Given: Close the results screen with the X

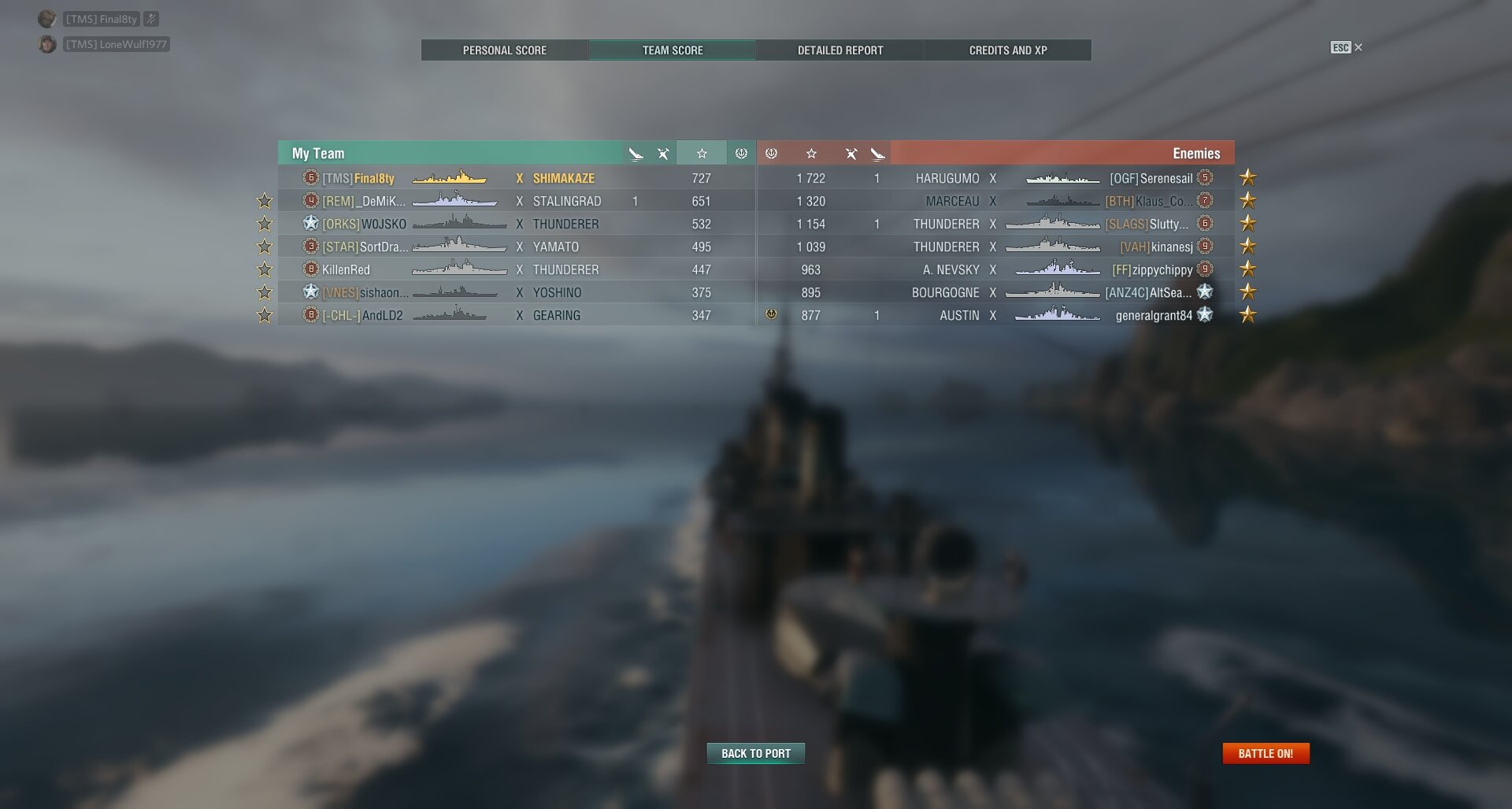Looking at the screenshot, I should pos(1358,47).
